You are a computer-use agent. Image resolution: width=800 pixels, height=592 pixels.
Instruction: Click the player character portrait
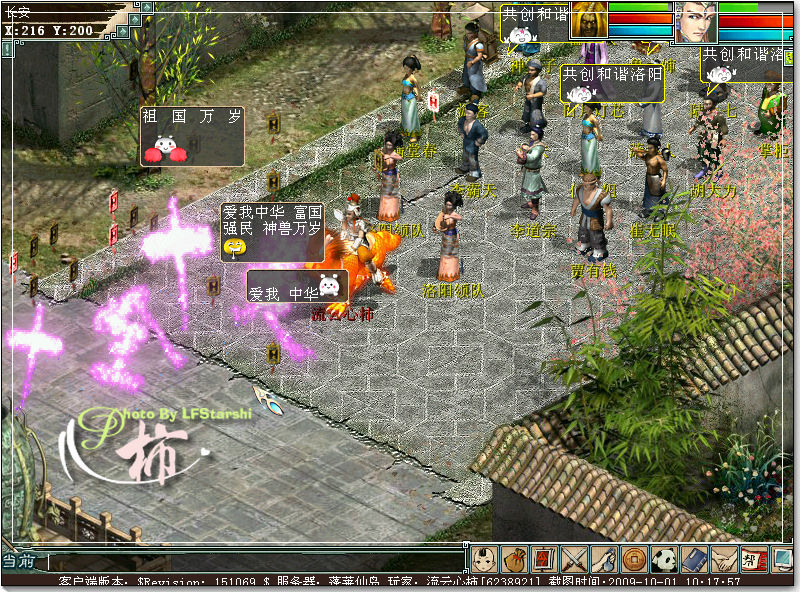(x=696, y=22)
